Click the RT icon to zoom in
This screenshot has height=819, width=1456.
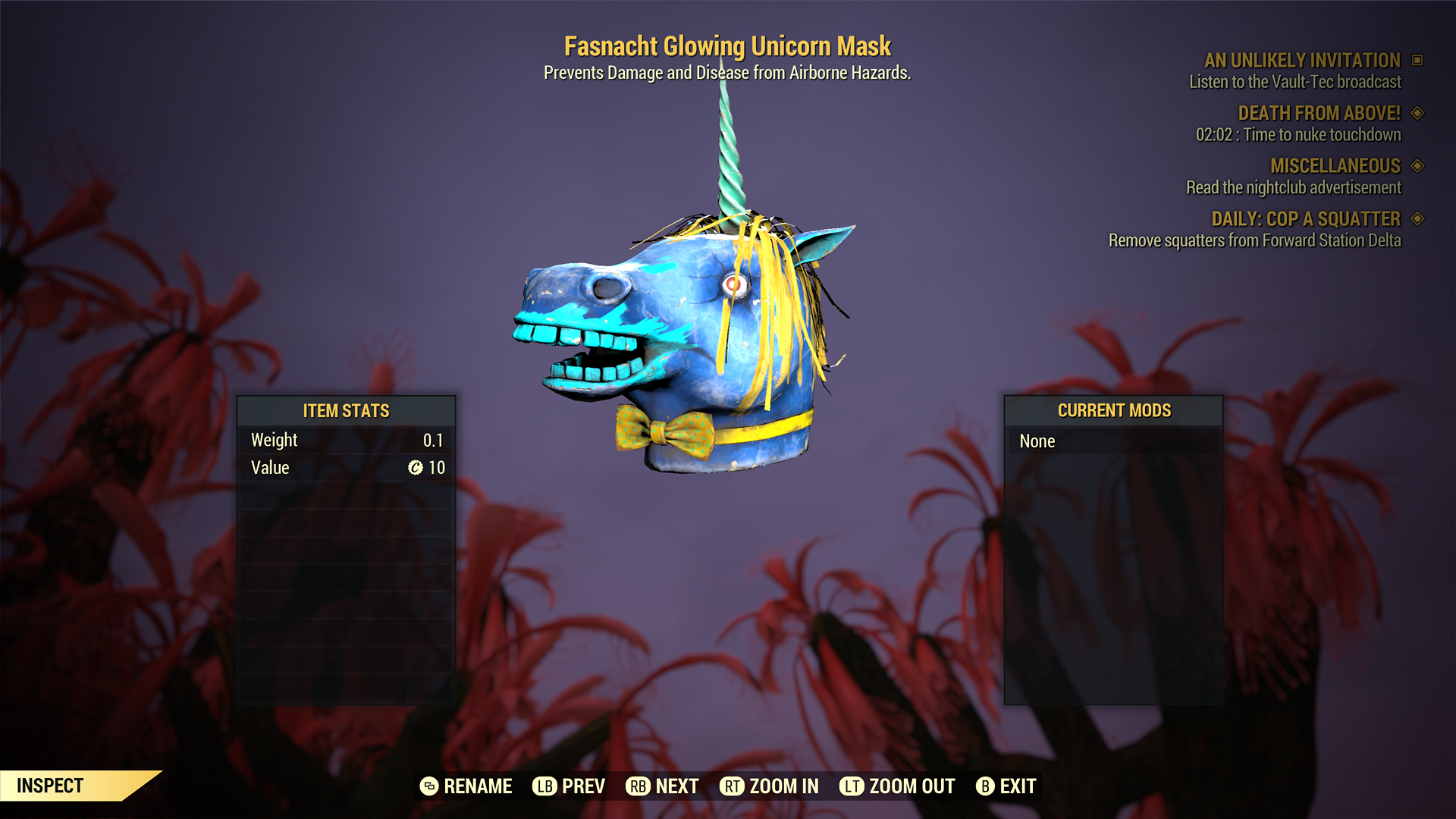click(x=732, y=786)
